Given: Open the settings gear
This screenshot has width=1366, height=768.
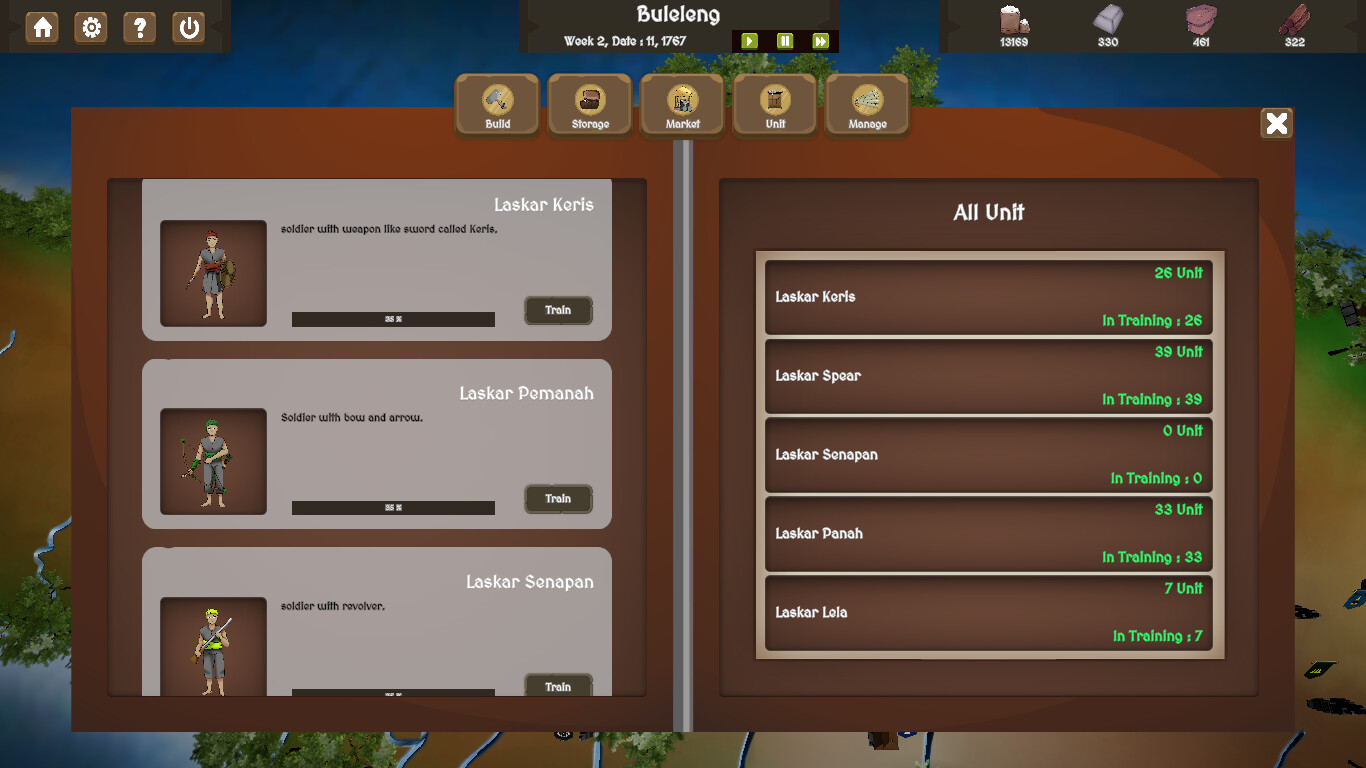Looking at the screenshot, I should (91, 27).
